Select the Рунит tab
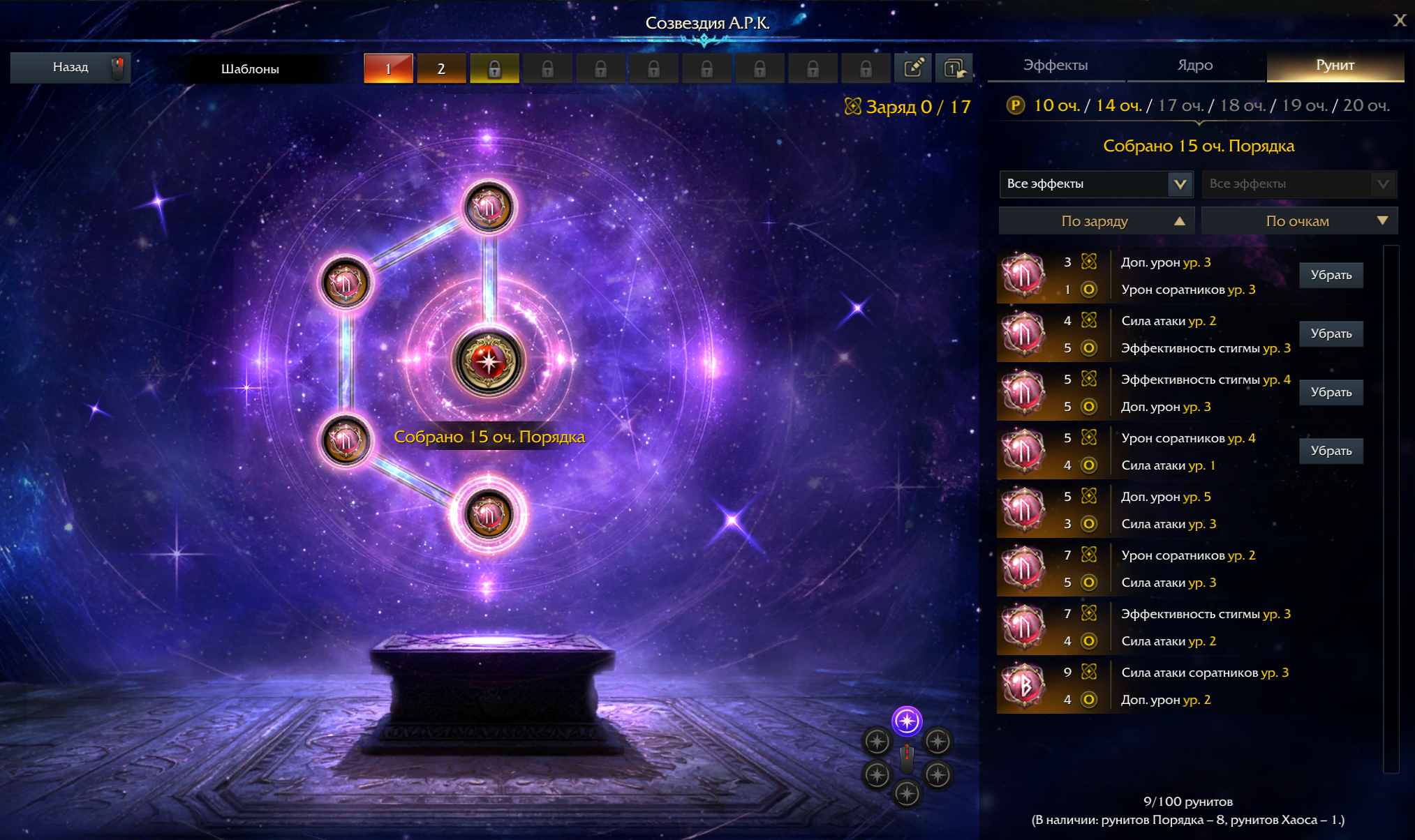1415x840 pixels. click(1335, 66)
